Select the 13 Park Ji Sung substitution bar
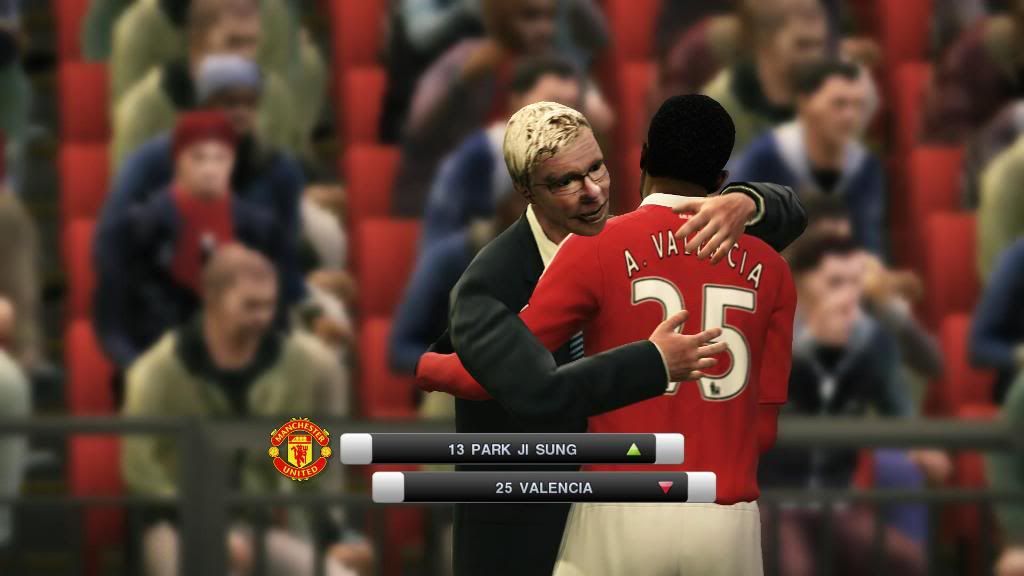The height and width of the screenshot is (576, 1024). [512, 450]
